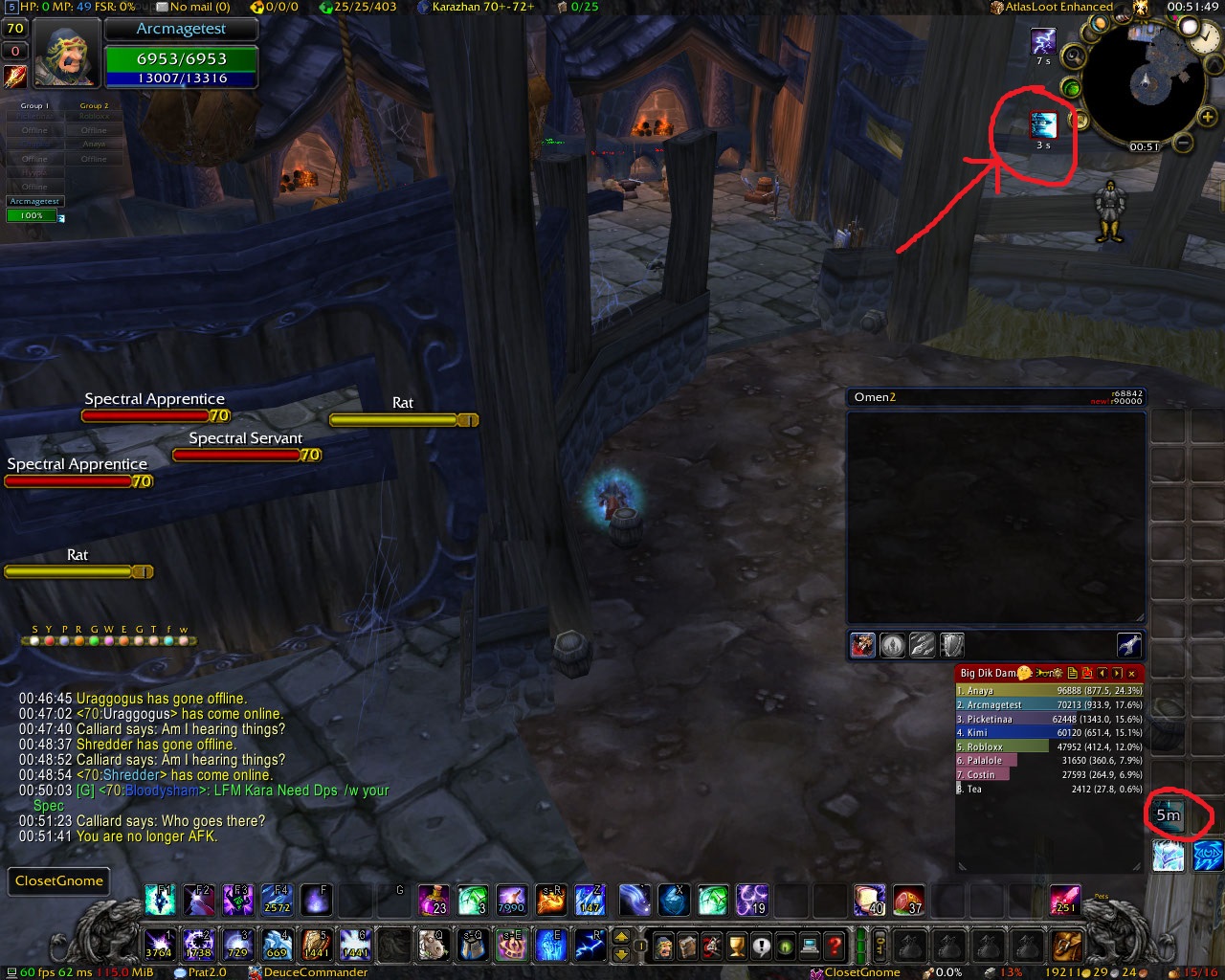The width and height of the screenshot is (1225, 980).
Task: Select Arcmagetest in the damage rankings
Action: coord(995,704)
